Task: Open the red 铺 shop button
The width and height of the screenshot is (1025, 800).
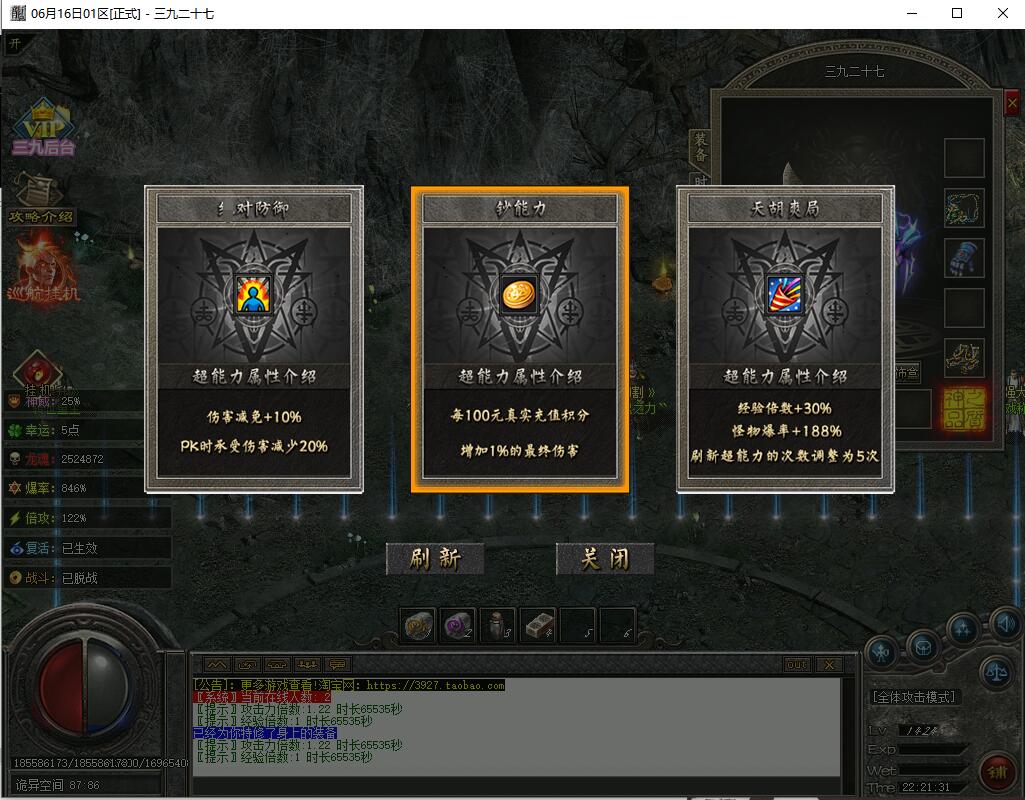Action: coord(998,773)
